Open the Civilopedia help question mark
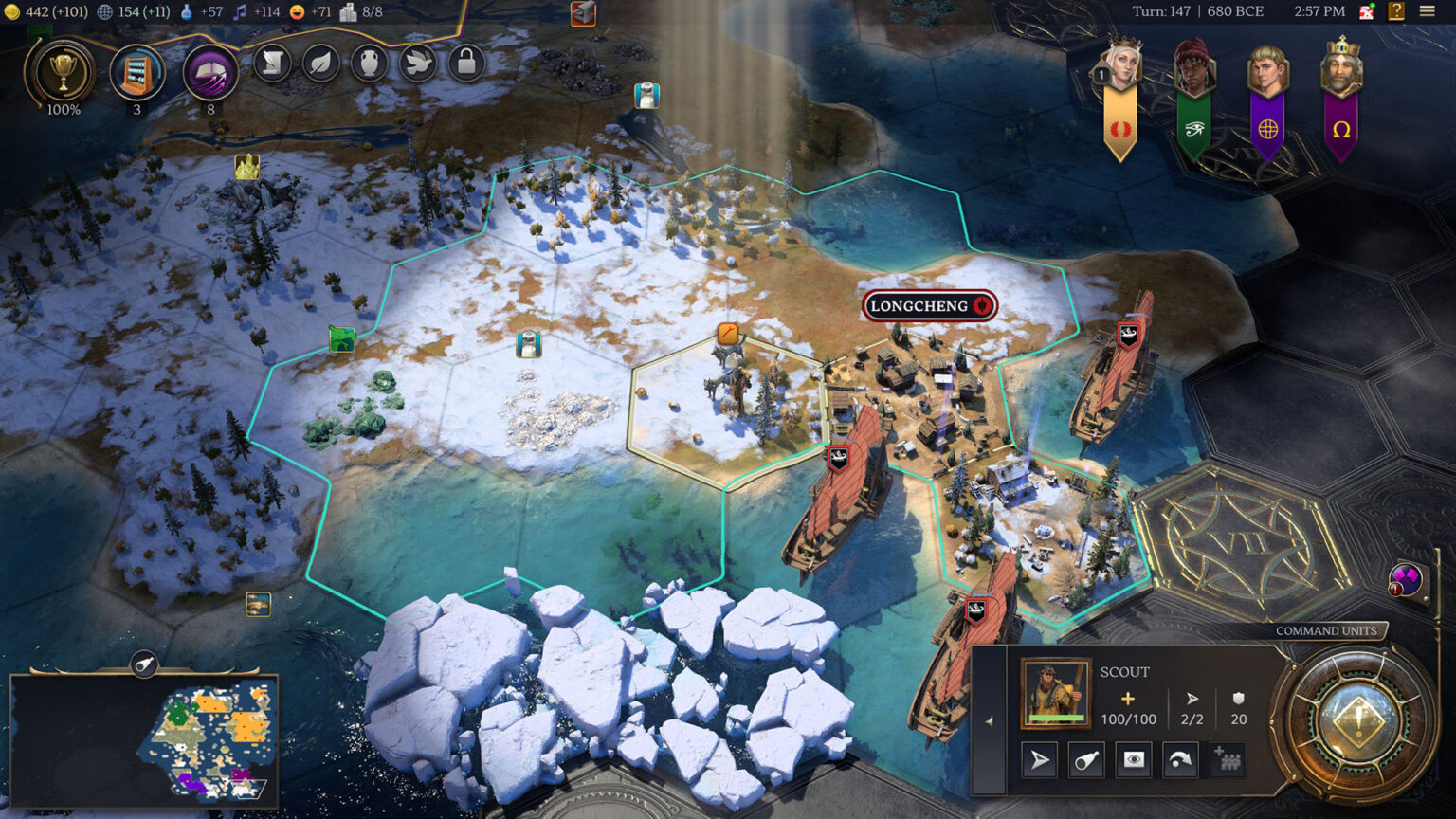 tap(1396, 11)
